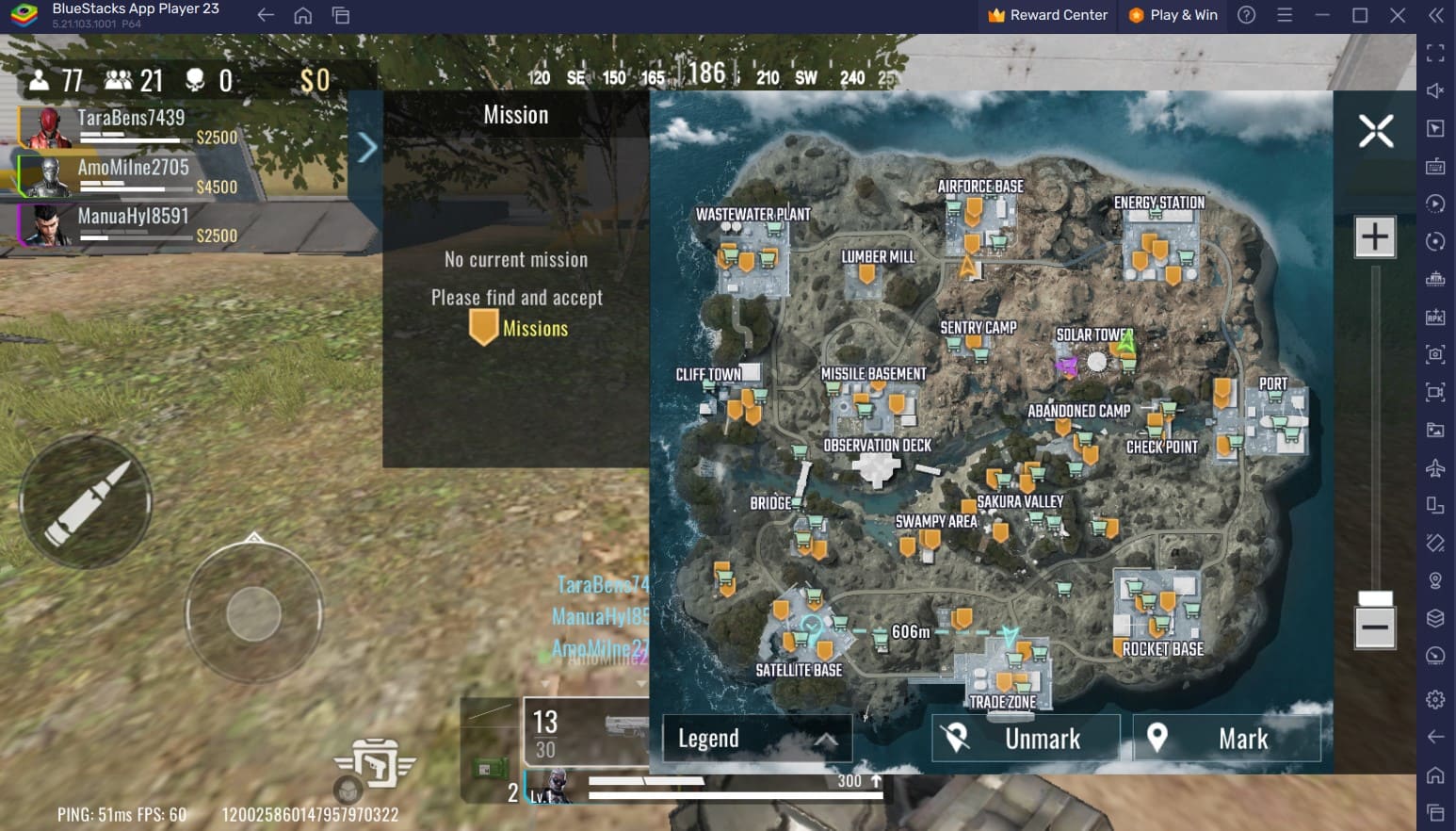1456x831 pixels.
Task: Expand the map Legend panel
Action: [757, 739]
